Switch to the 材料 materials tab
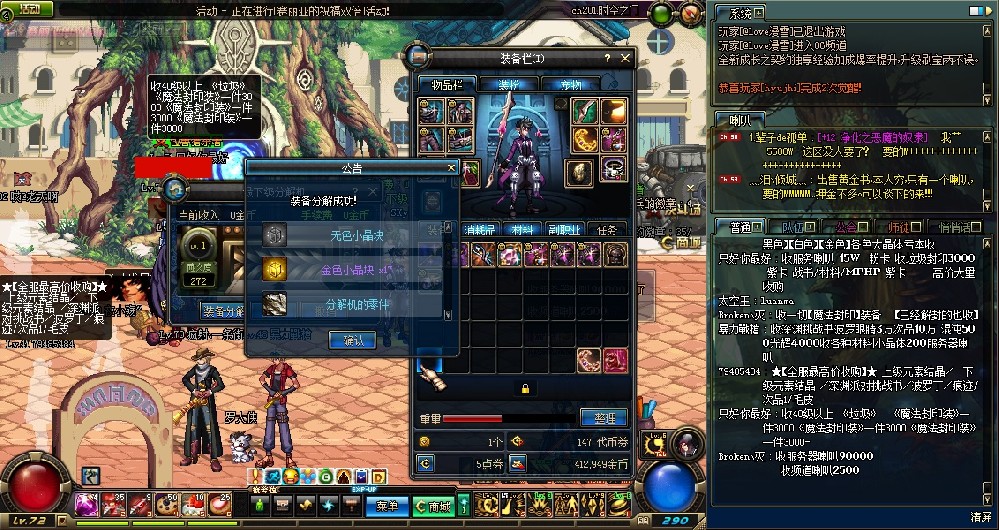This screenshot has height=530, width=999. [x=520, y=229]
